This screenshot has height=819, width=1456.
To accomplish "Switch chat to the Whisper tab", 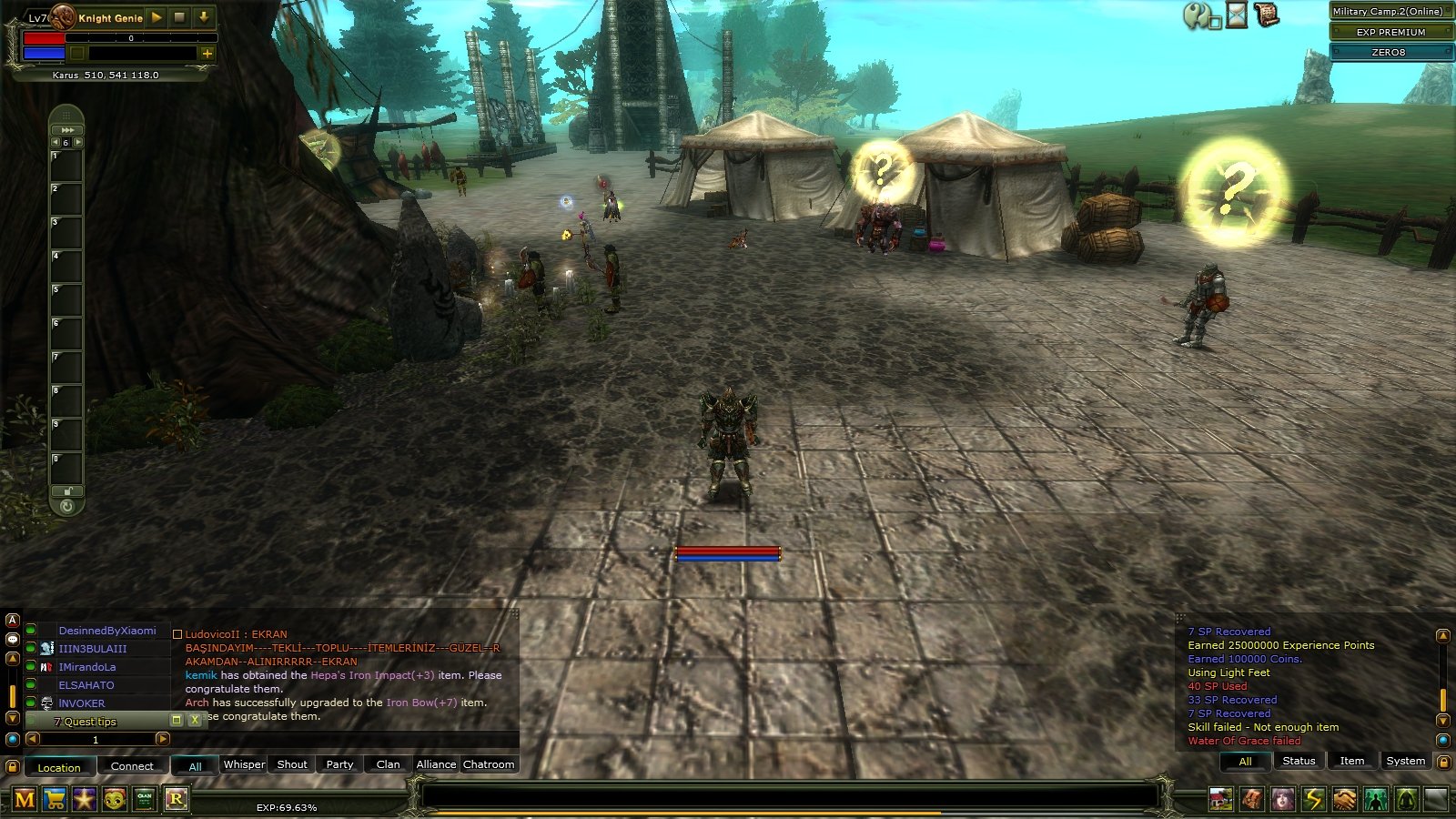I will pos(244,764).
